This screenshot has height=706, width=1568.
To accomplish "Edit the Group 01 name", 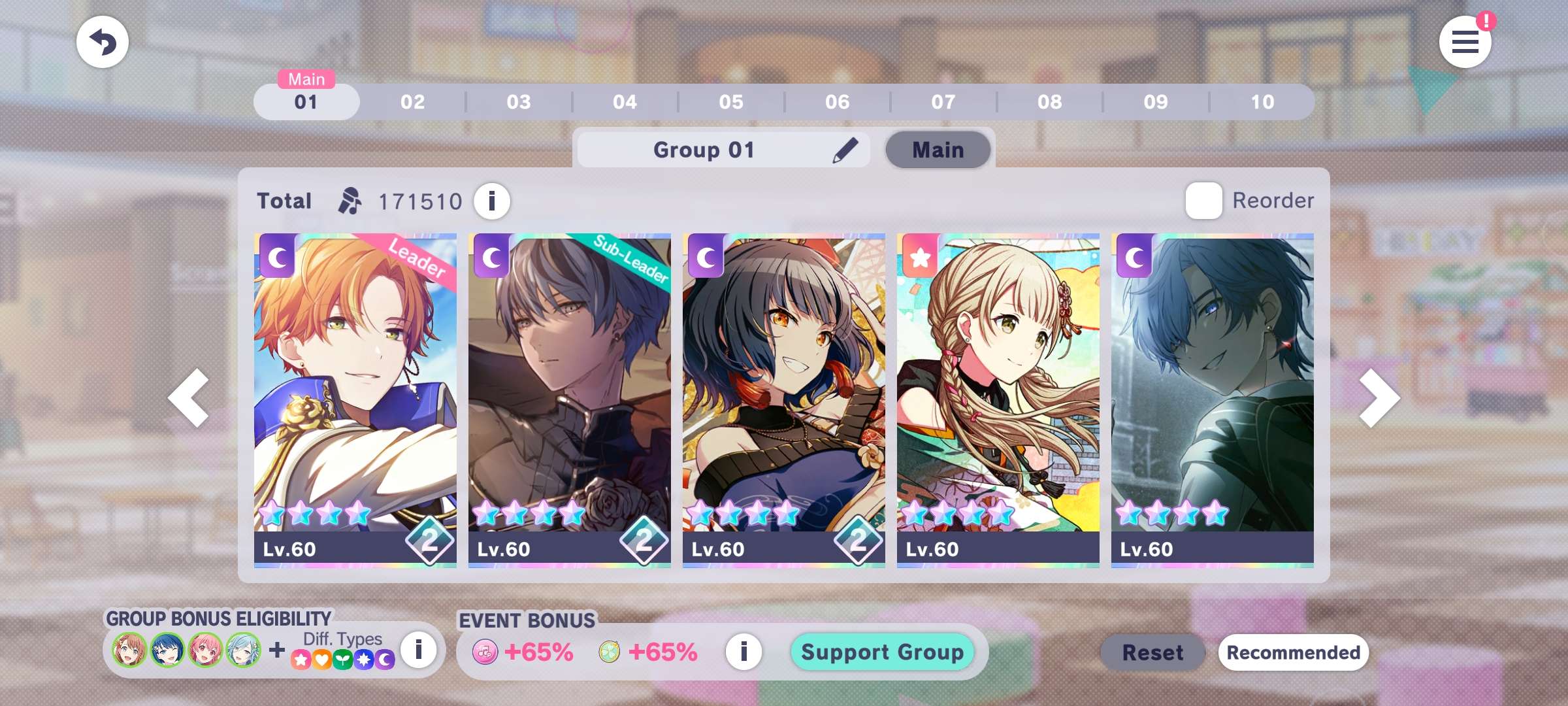I will 845,150.
